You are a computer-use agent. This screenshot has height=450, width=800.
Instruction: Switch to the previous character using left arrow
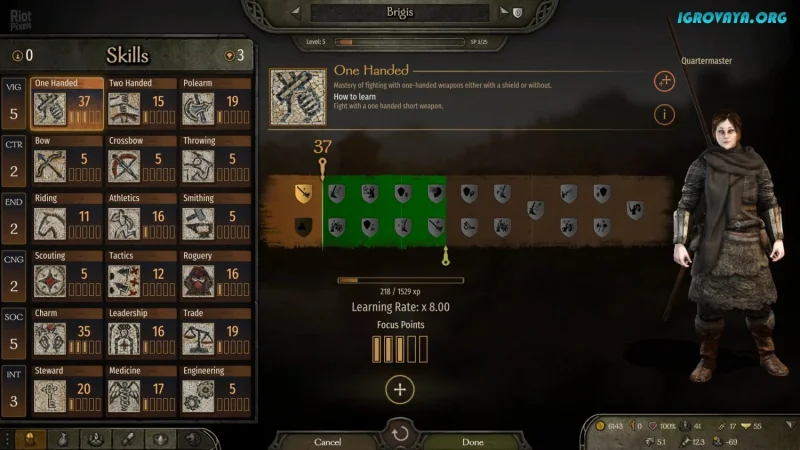tap(296, 13)
